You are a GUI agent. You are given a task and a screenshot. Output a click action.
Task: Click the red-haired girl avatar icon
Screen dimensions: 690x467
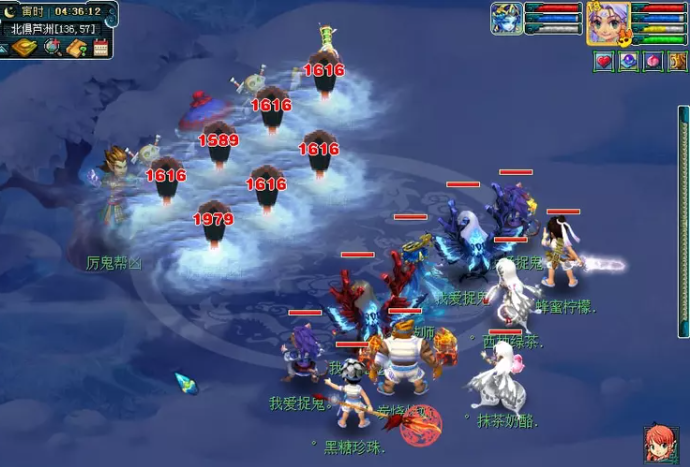coord(660,441)
